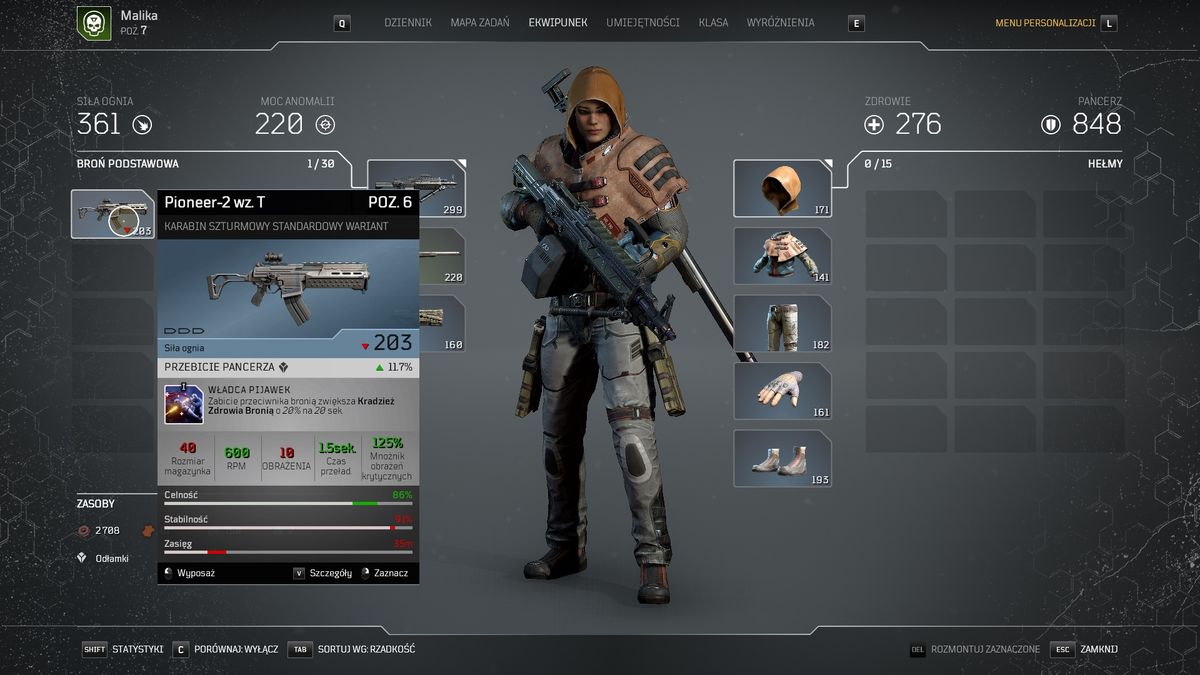Open the Klasa tab
The width and height of the screenshot is (1200, 675).
pyautogui.click(x=713, y=22)
